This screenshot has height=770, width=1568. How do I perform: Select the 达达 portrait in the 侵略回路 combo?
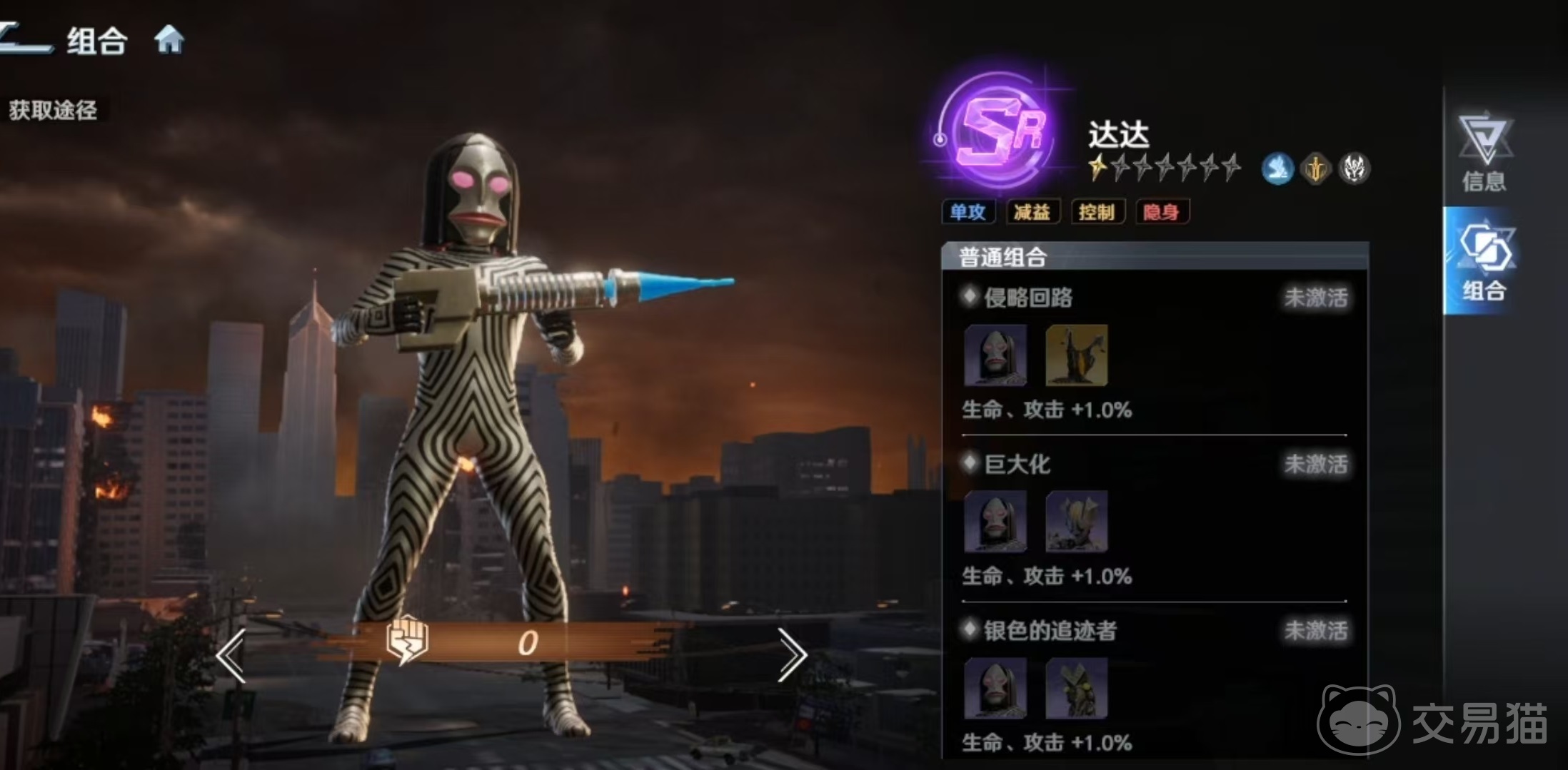pos(995,355)
